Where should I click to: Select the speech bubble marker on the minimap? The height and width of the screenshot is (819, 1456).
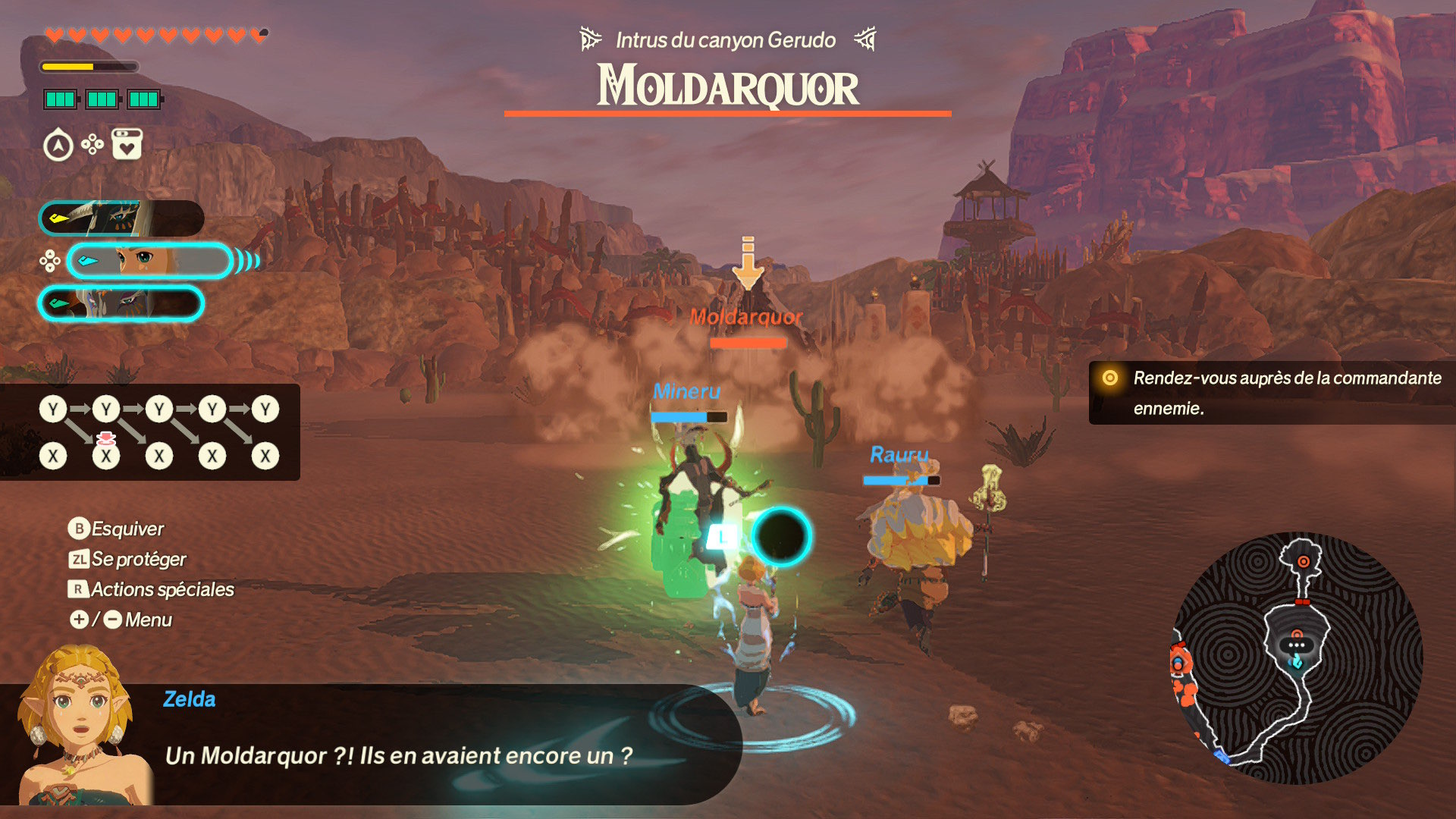1296,645
